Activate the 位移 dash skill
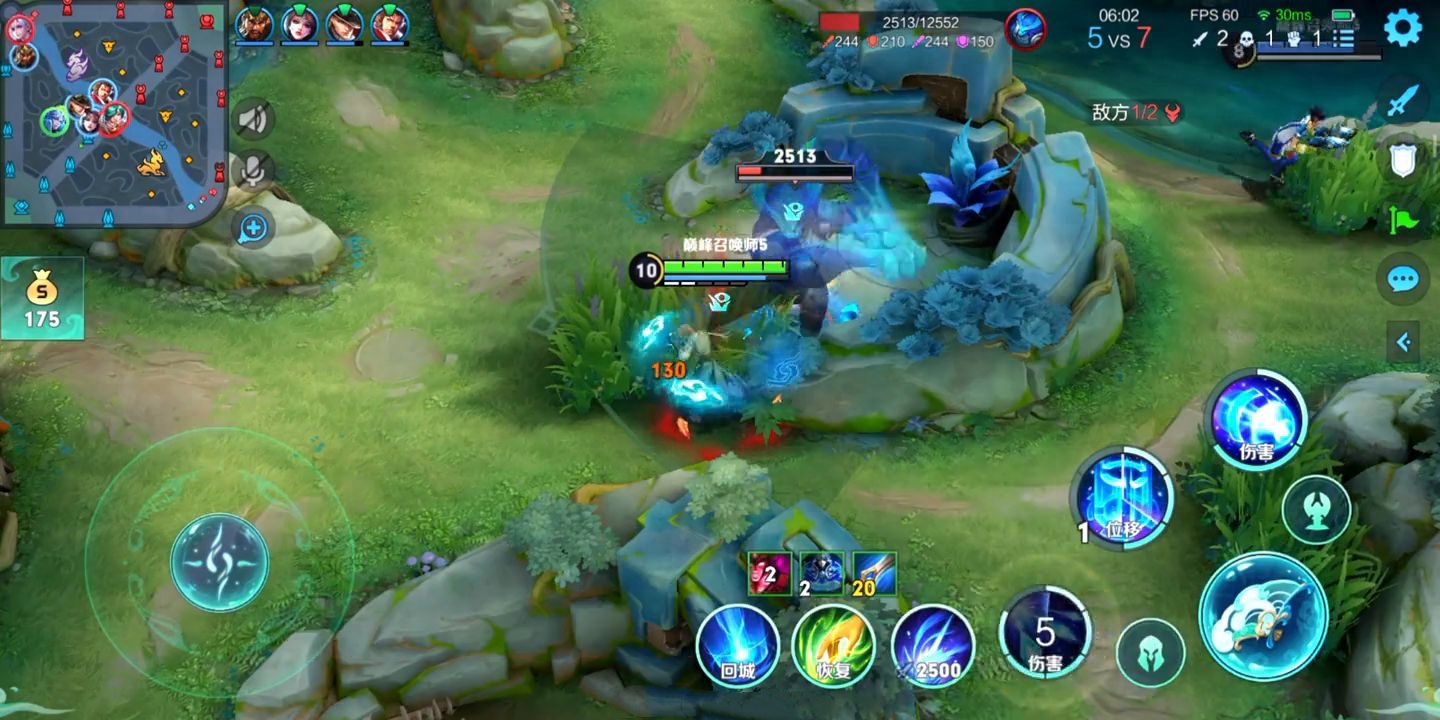1440x720 pixels. click(1122, 497)
